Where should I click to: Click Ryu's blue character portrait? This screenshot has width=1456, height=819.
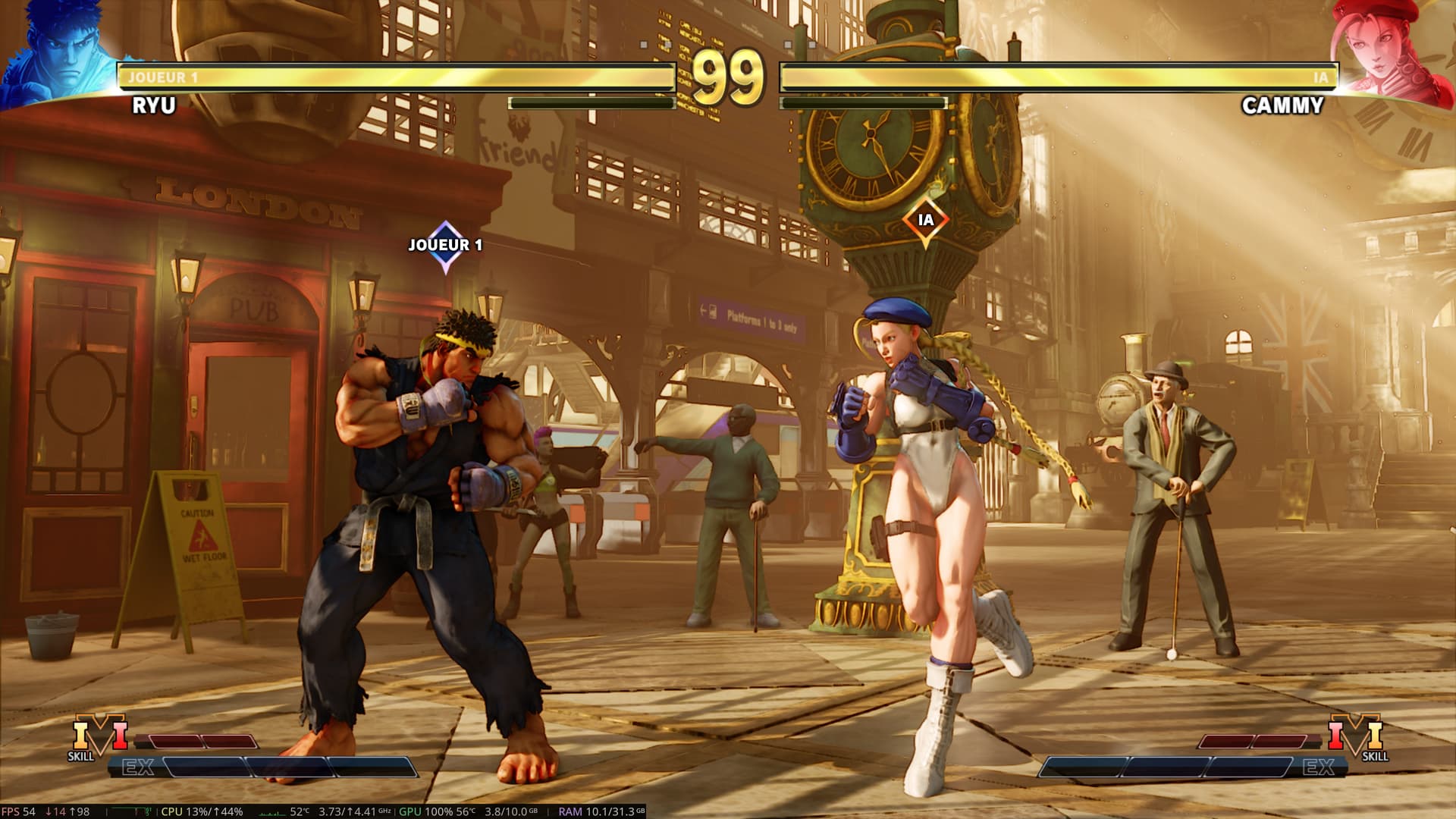[x=62, y=52]
